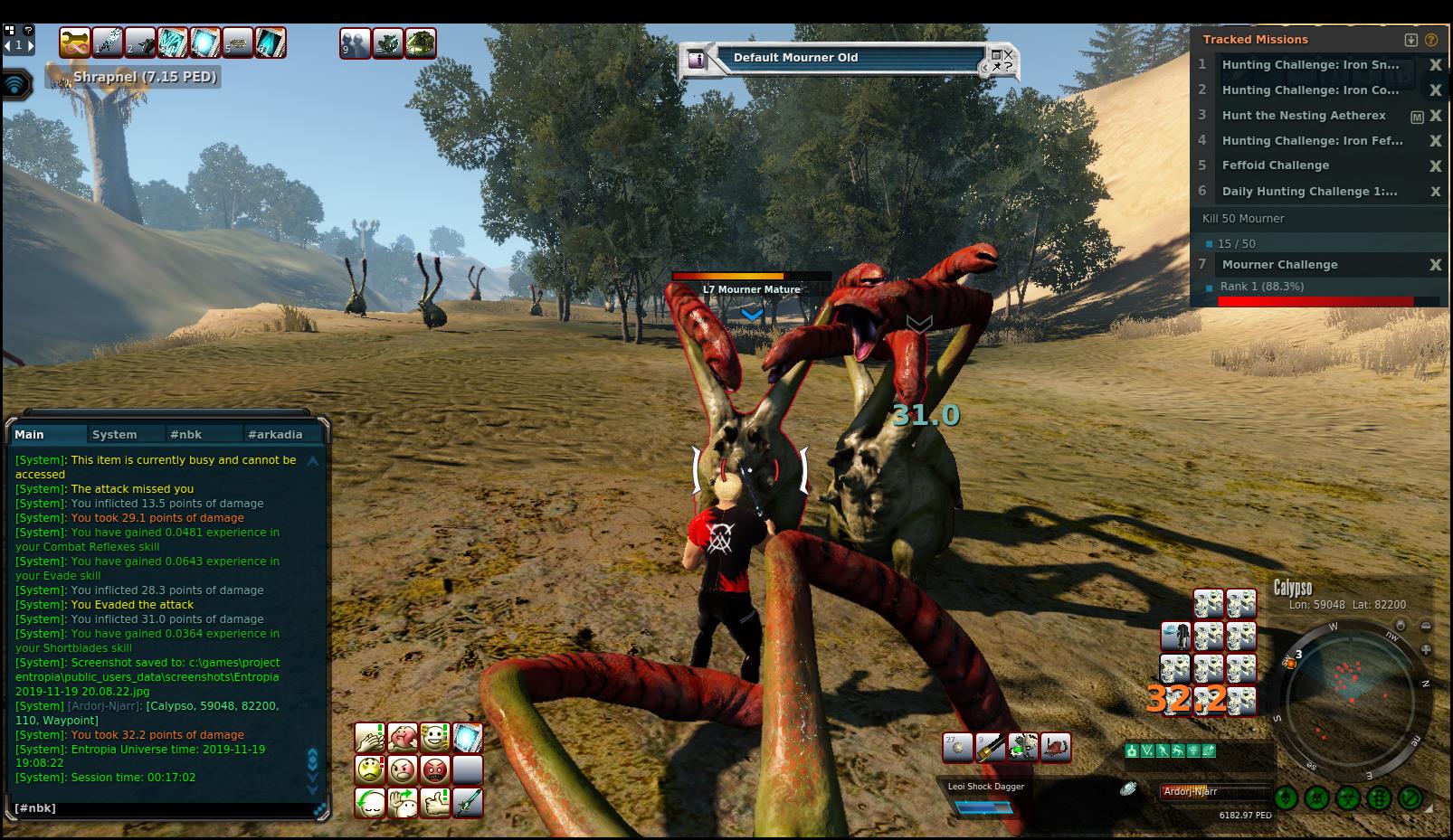Use the thumbs-up emote icon

pyautogui.click(x=435, y=803)
